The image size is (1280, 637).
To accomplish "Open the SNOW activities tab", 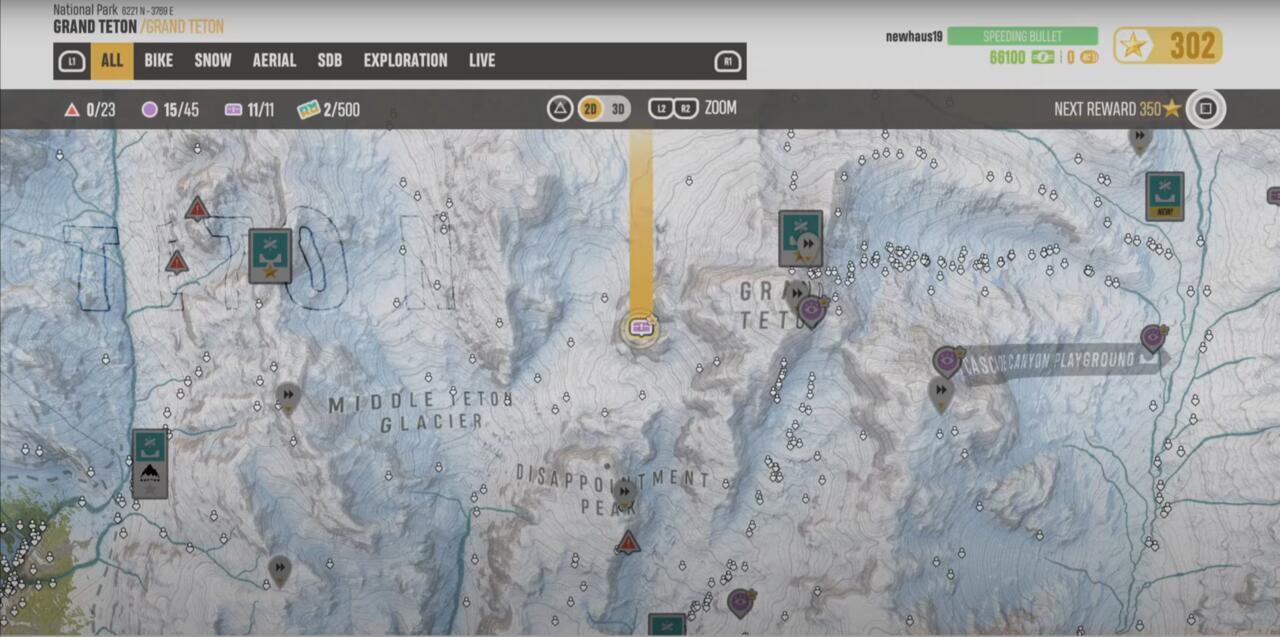I will click(x=212, y=61).
